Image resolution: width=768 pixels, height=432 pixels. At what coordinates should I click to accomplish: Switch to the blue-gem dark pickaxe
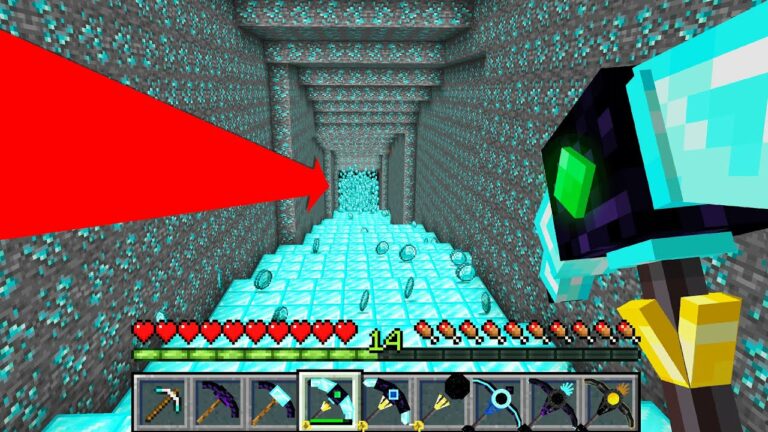click(x=384, y=400)
